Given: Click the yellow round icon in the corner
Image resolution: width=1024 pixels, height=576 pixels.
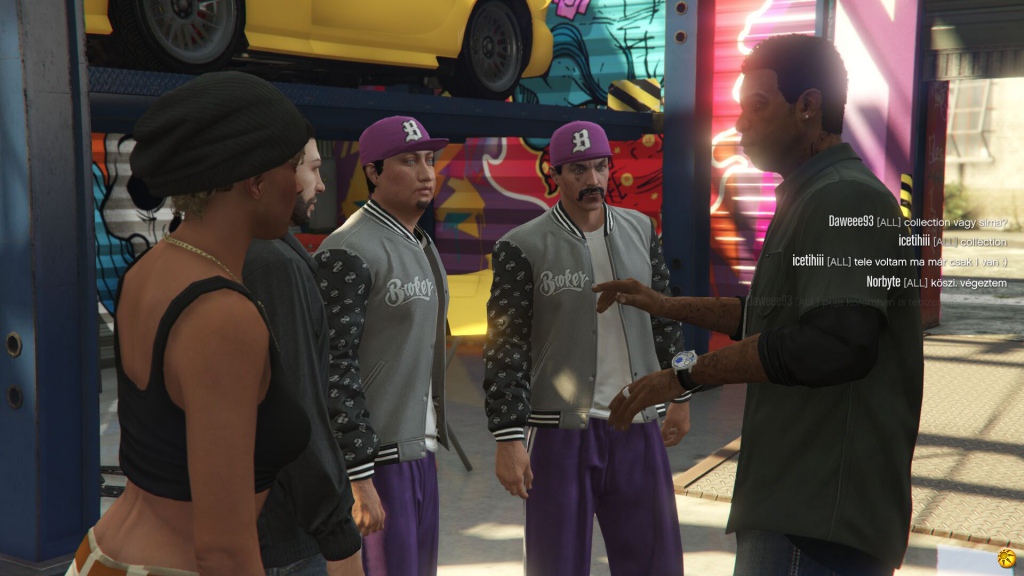Looking at the screenshot, I should point(1007,557).
